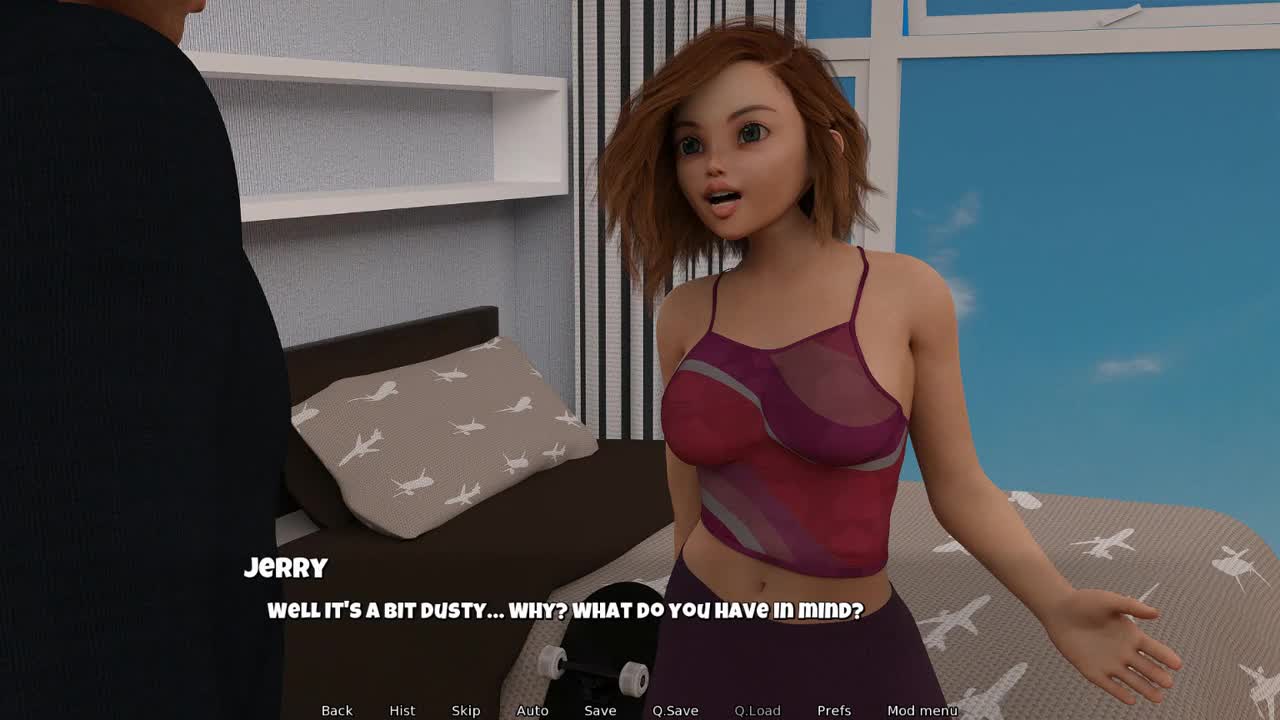Open the Save screen
Viewport: 1280px width, 720px height.
(x=600, y=710)
